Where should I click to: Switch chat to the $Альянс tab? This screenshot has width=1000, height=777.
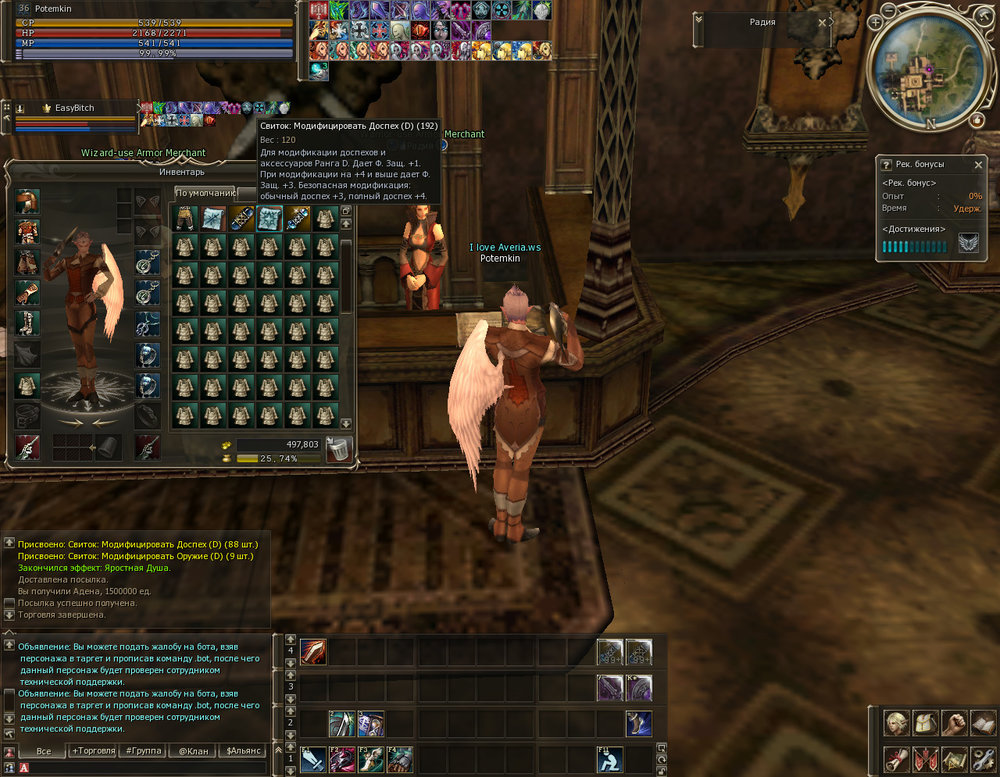(x=243, y=750)
